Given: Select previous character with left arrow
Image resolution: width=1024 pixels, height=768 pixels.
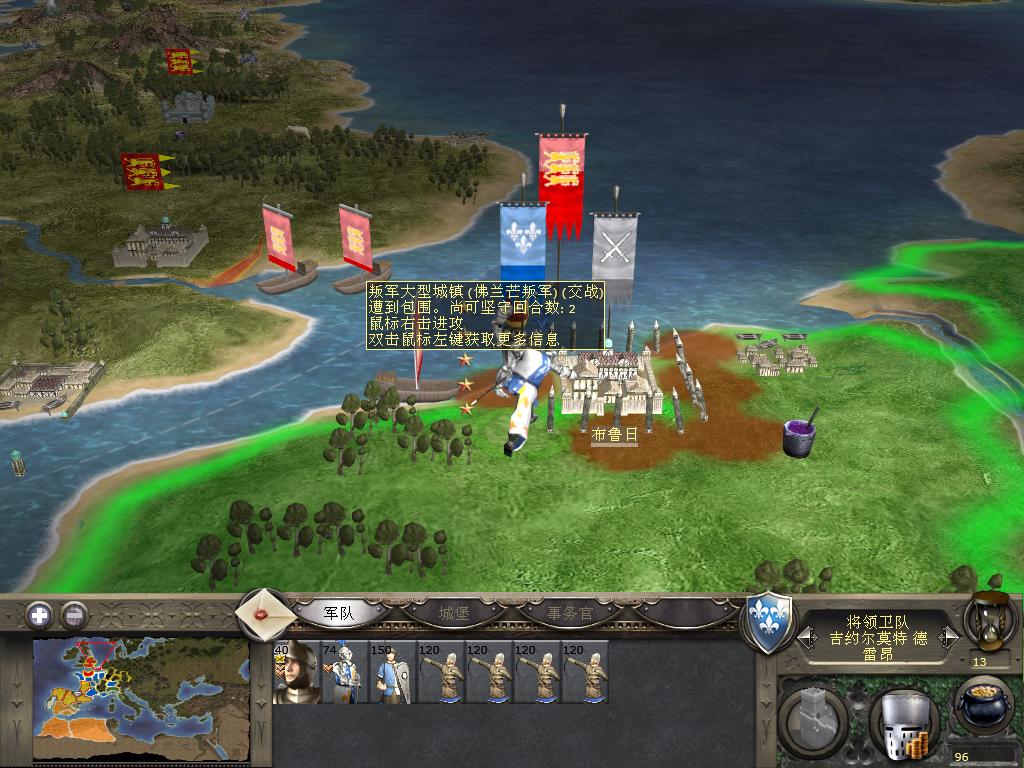Looking at the screenshot, I should (804, 636).
